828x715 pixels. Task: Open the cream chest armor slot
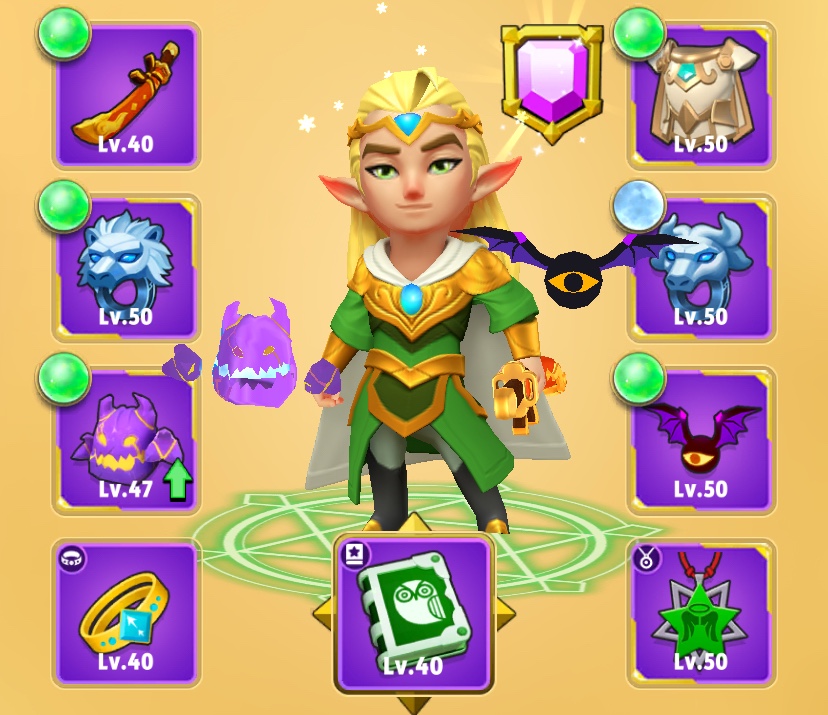pos(701,97)
